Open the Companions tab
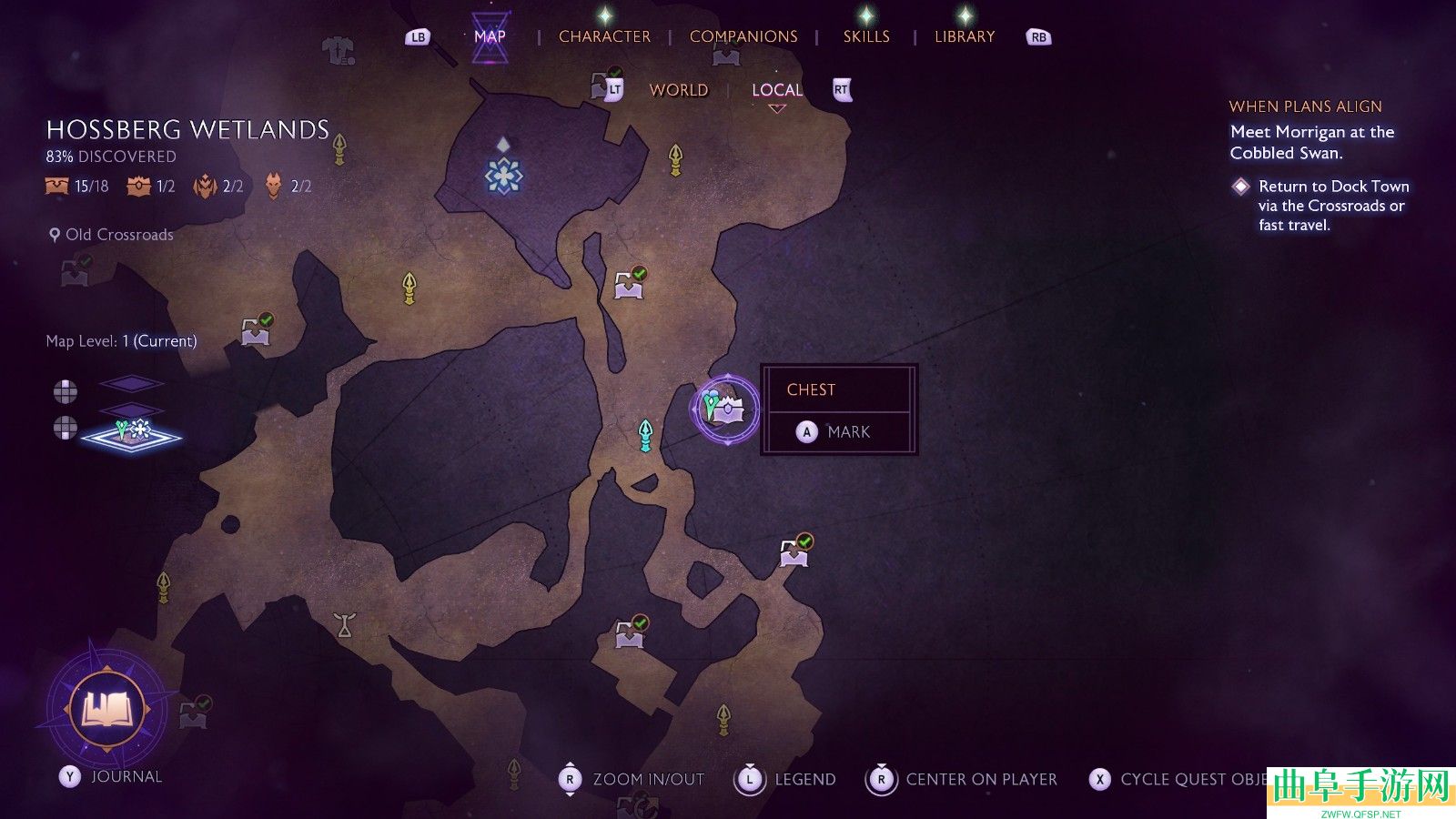Image resolution: width=1456 pixels, height=819 pixels. click(x=743, y=36)
